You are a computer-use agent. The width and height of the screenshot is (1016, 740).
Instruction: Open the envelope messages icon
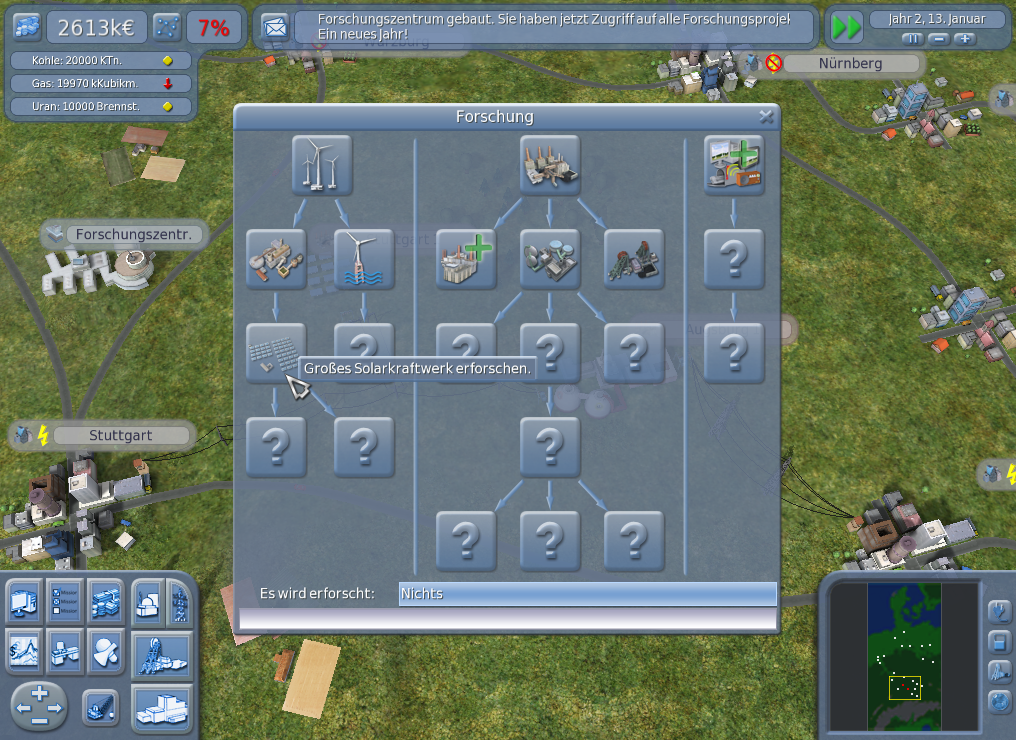(x=273, y=28)
